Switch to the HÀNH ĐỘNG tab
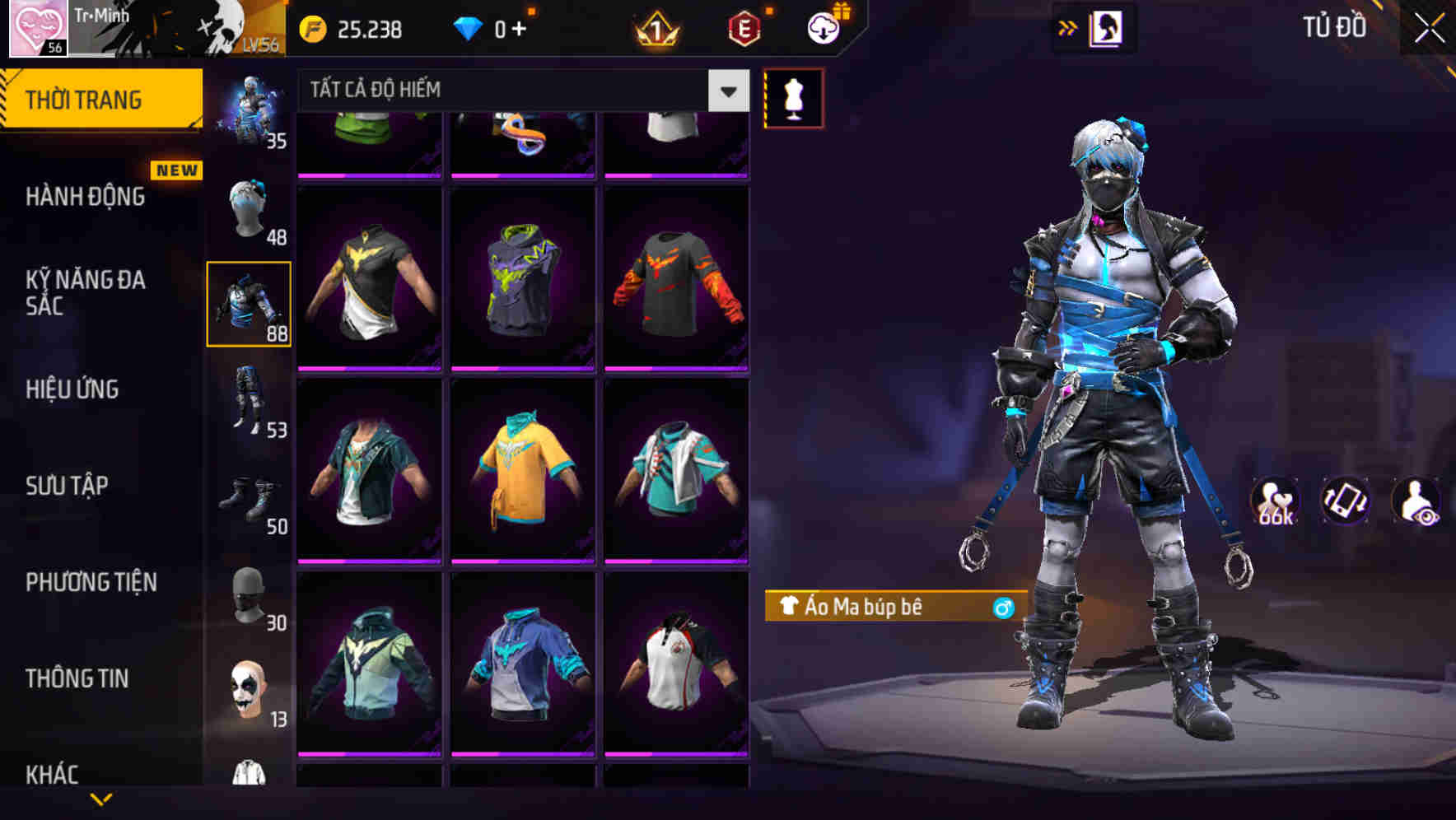The height and width of the screenshot is (820, 1456). (x=85, y=196)
